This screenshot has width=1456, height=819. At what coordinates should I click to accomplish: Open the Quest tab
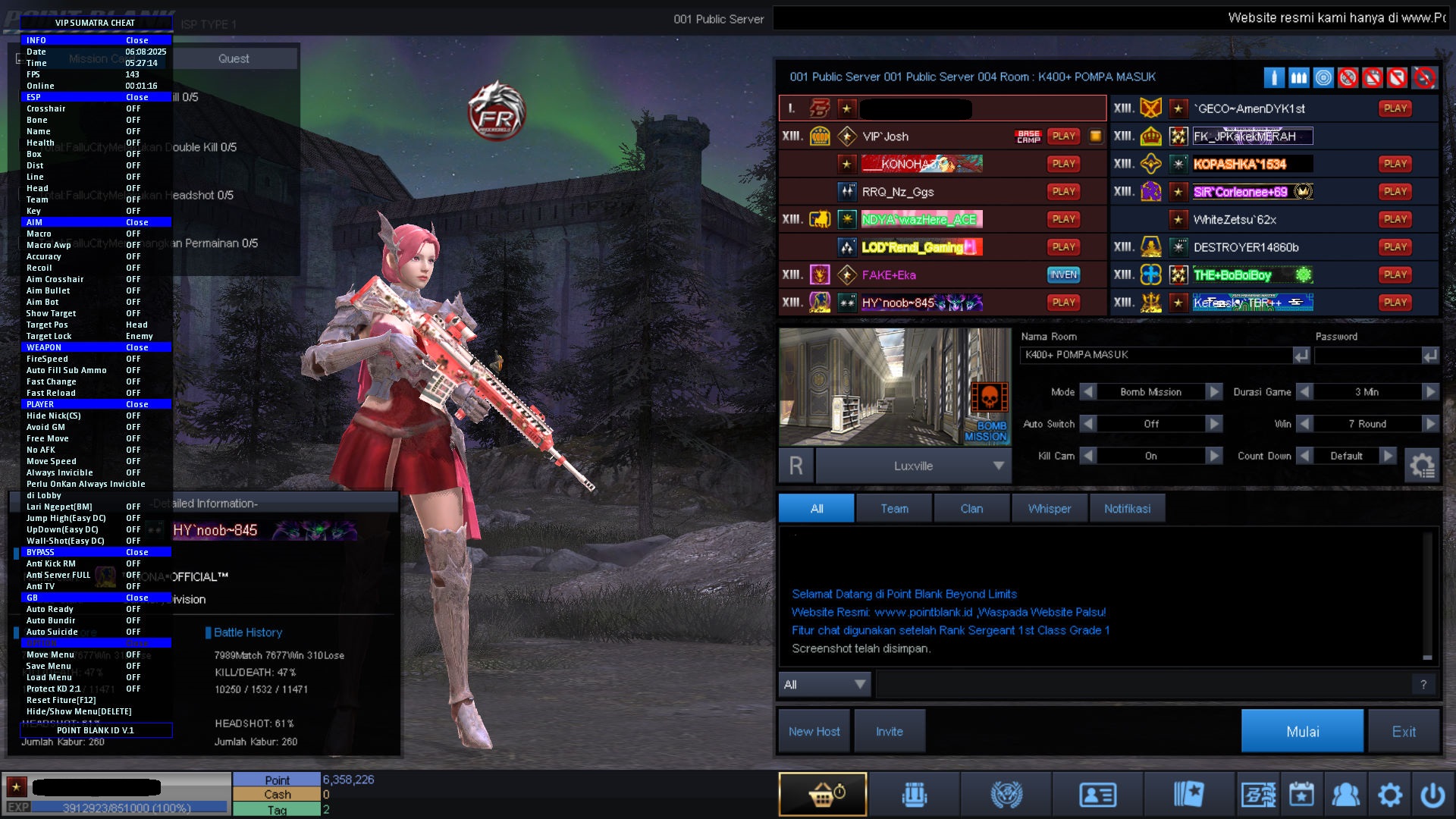pos(234,58)
